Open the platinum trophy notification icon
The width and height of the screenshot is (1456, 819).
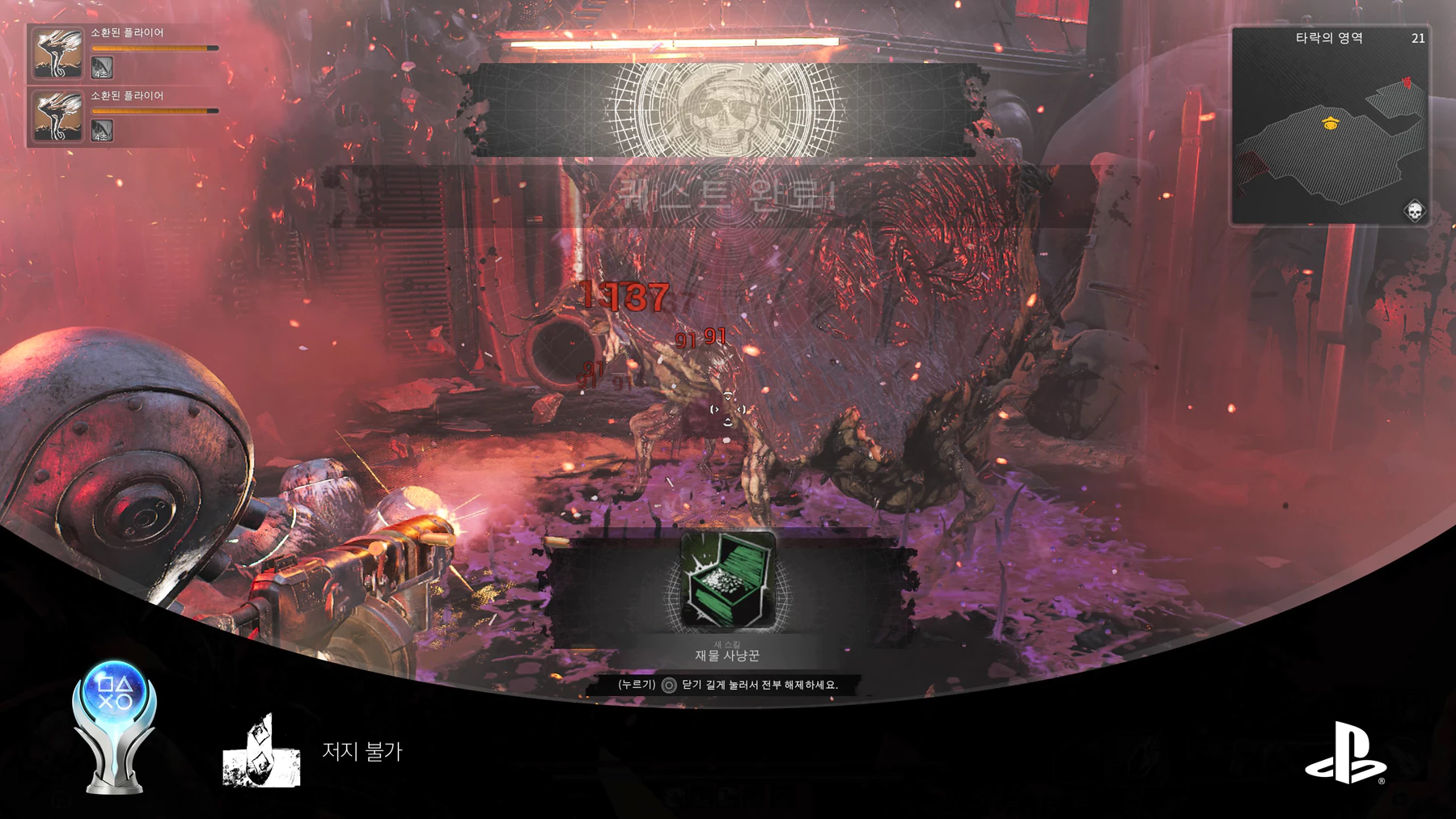point(114,727)
